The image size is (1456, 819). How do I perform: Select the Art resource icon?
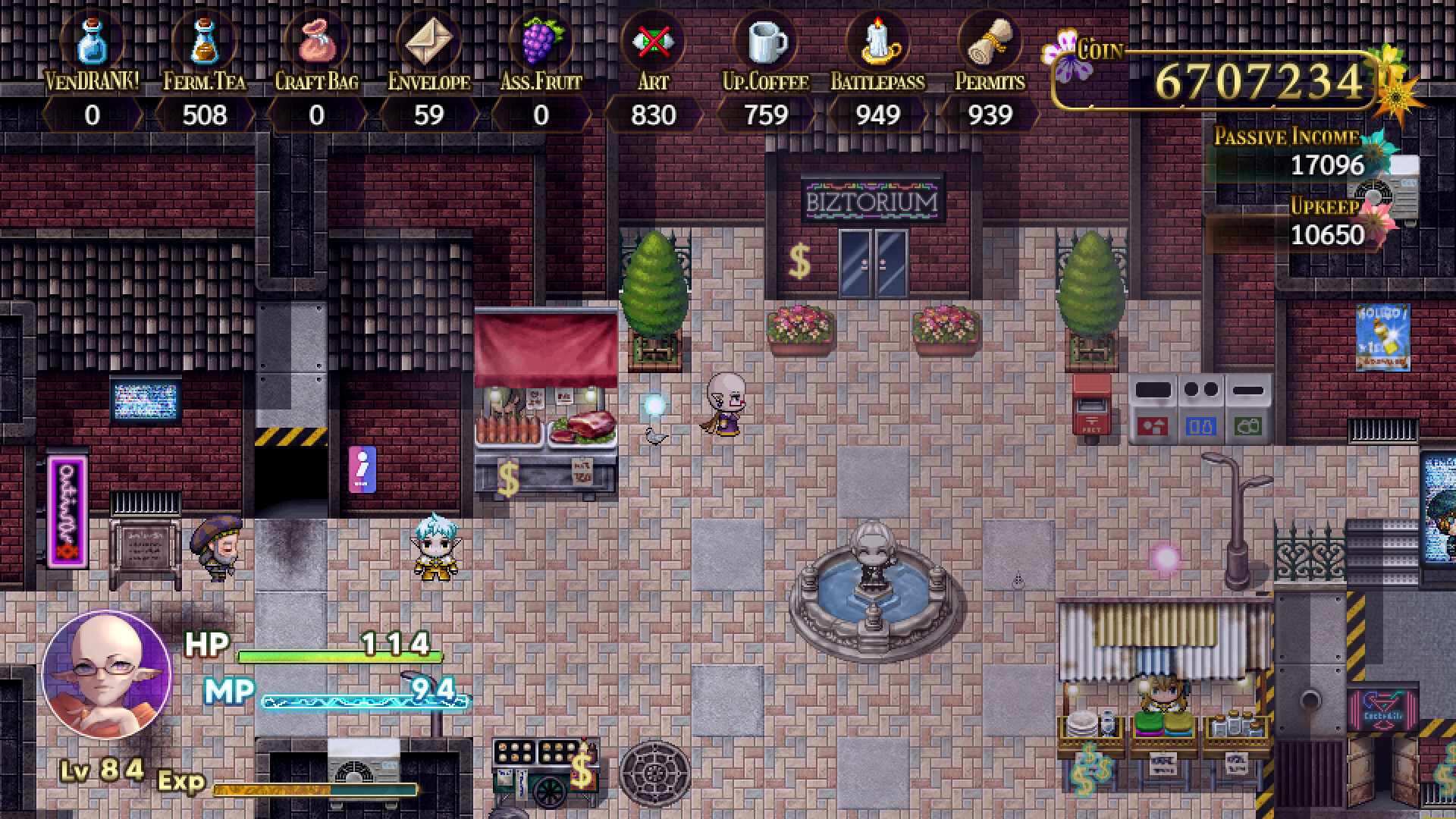pos(653,42)
